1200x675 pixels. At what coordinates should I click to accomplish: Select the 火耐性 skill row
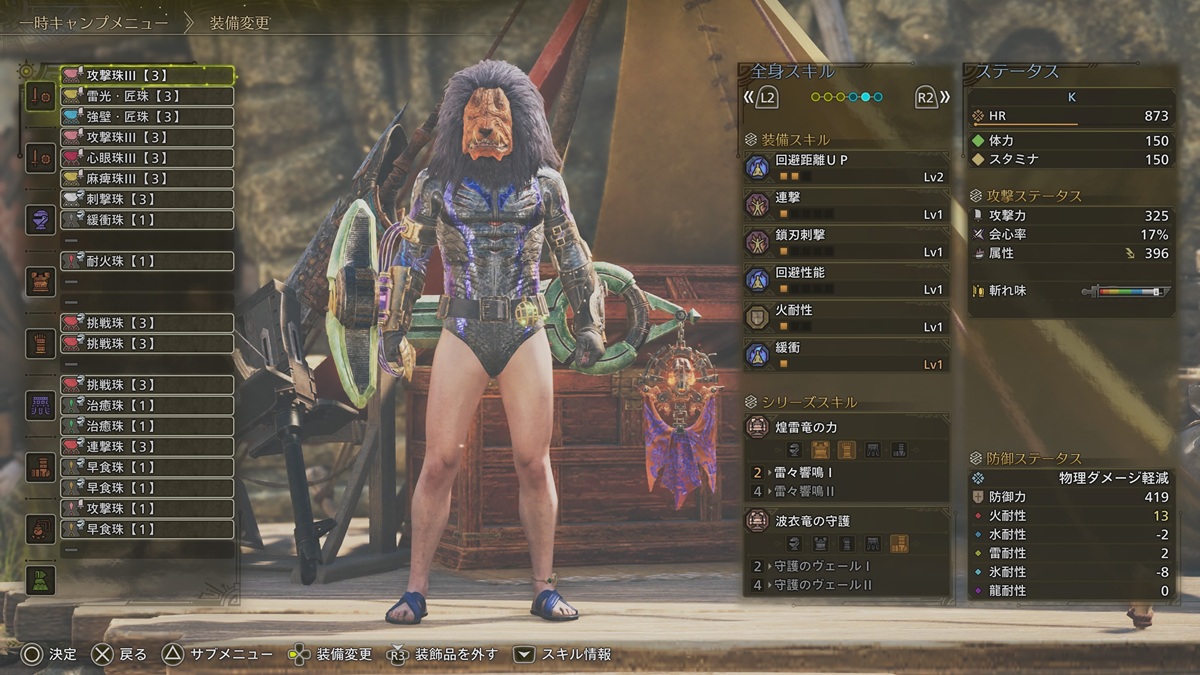846,318
